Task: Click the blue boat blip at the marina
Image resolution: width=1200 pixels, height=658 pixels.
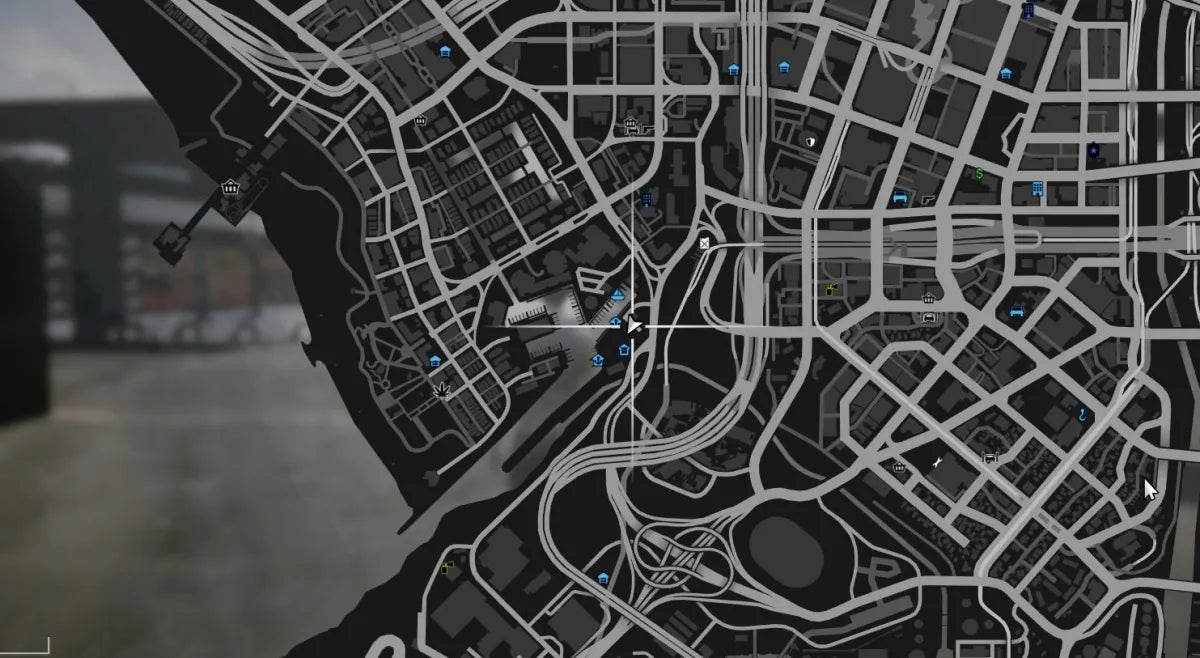Action: (x=618, y=295)
